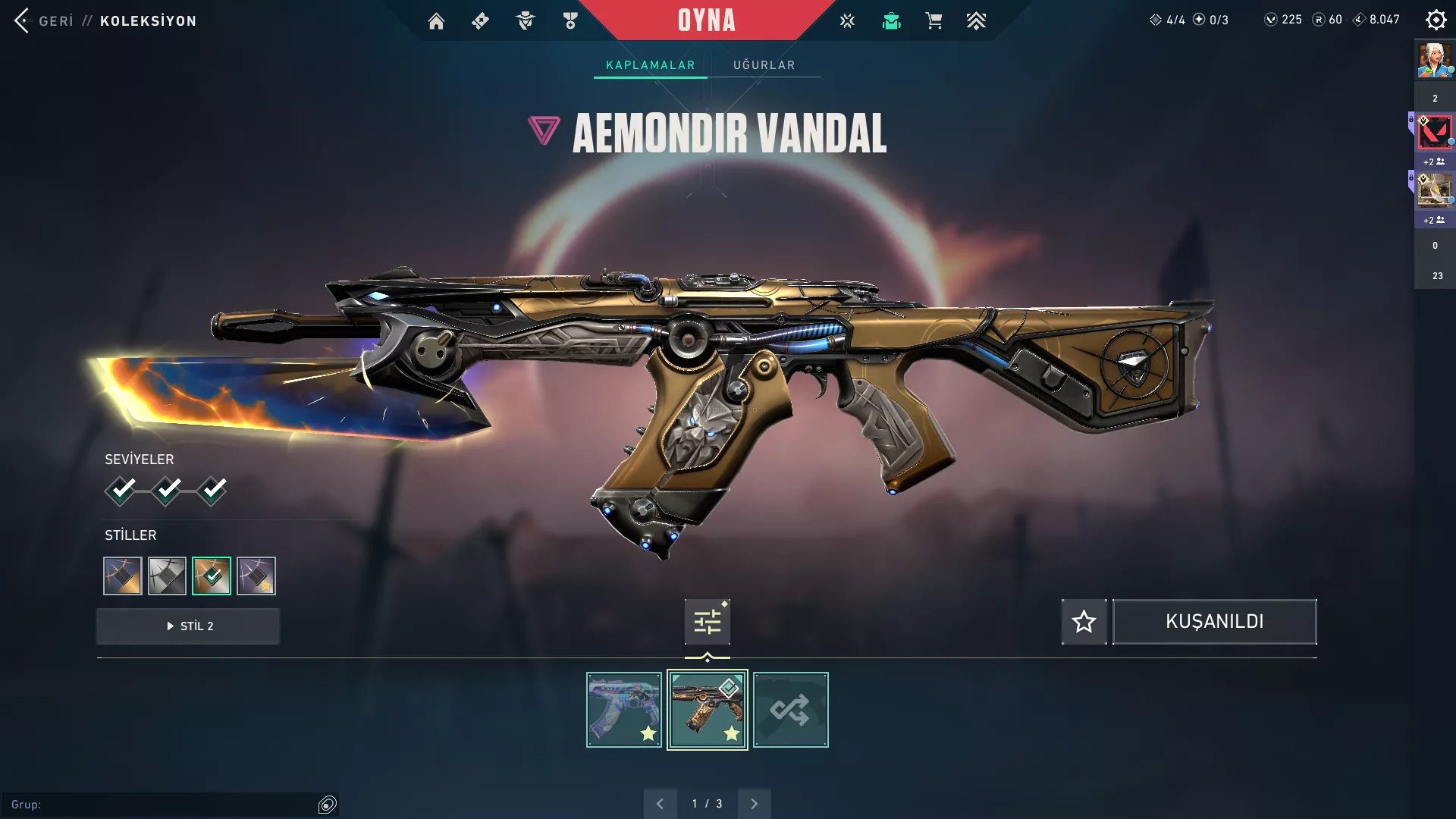Toggle the favorite star button
This screenshot has width=1456, height=819.
pyautogui.click(x=1084, y=623)
